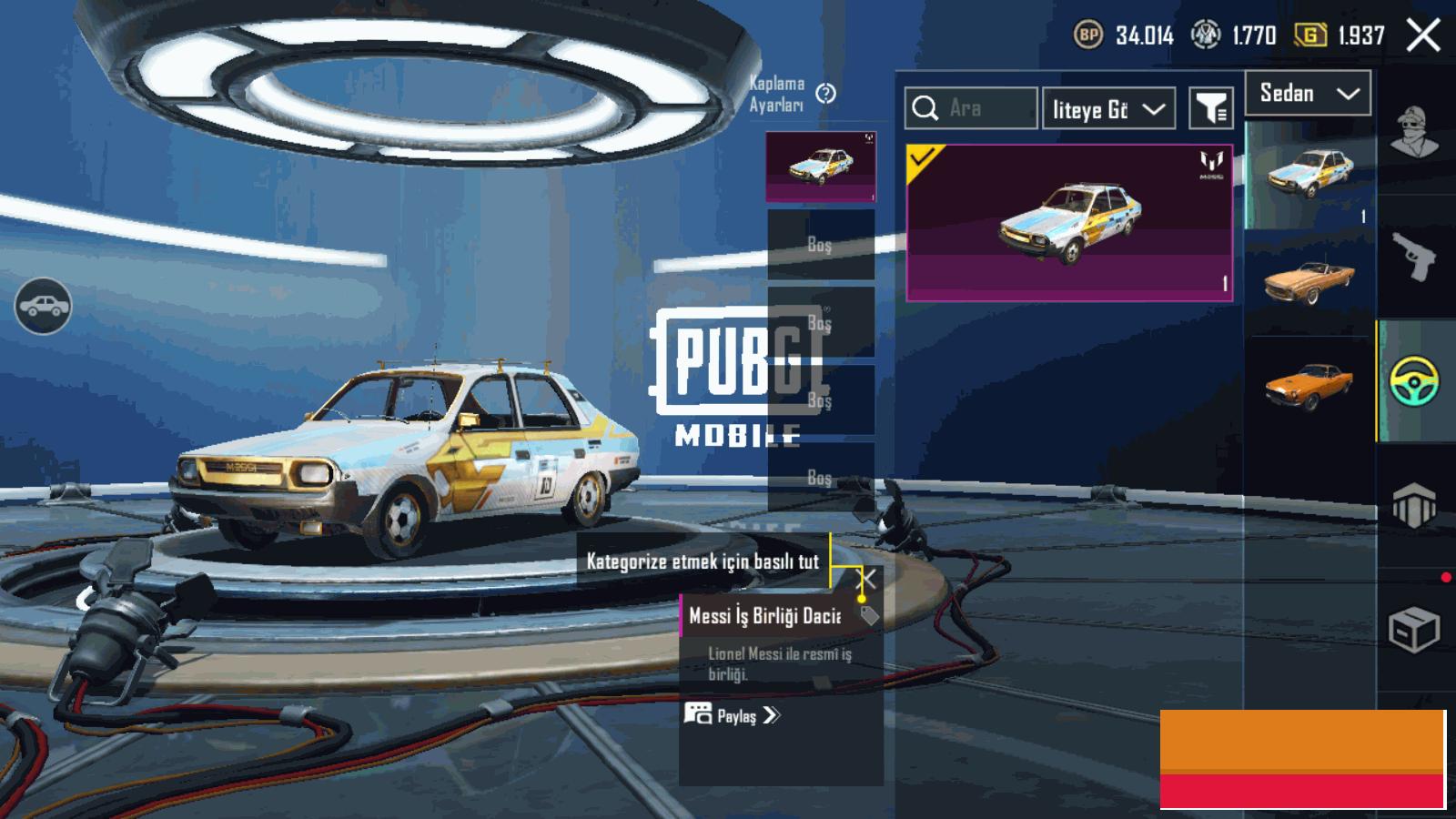Tap the Paylaş share button

tap(733, 715)
